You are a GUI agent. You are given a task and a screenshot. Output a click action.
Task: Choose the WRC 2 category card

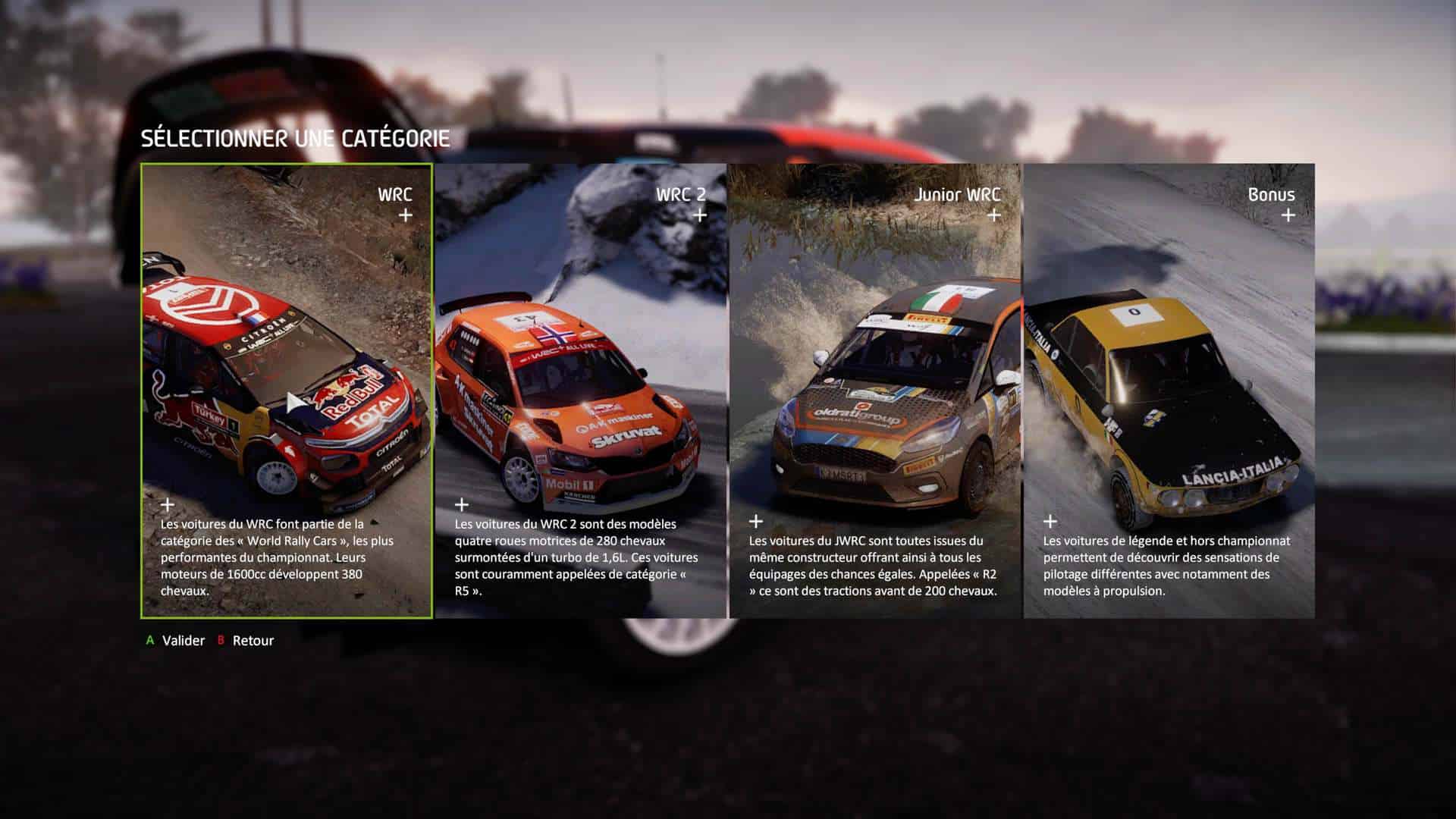point(580,391)
